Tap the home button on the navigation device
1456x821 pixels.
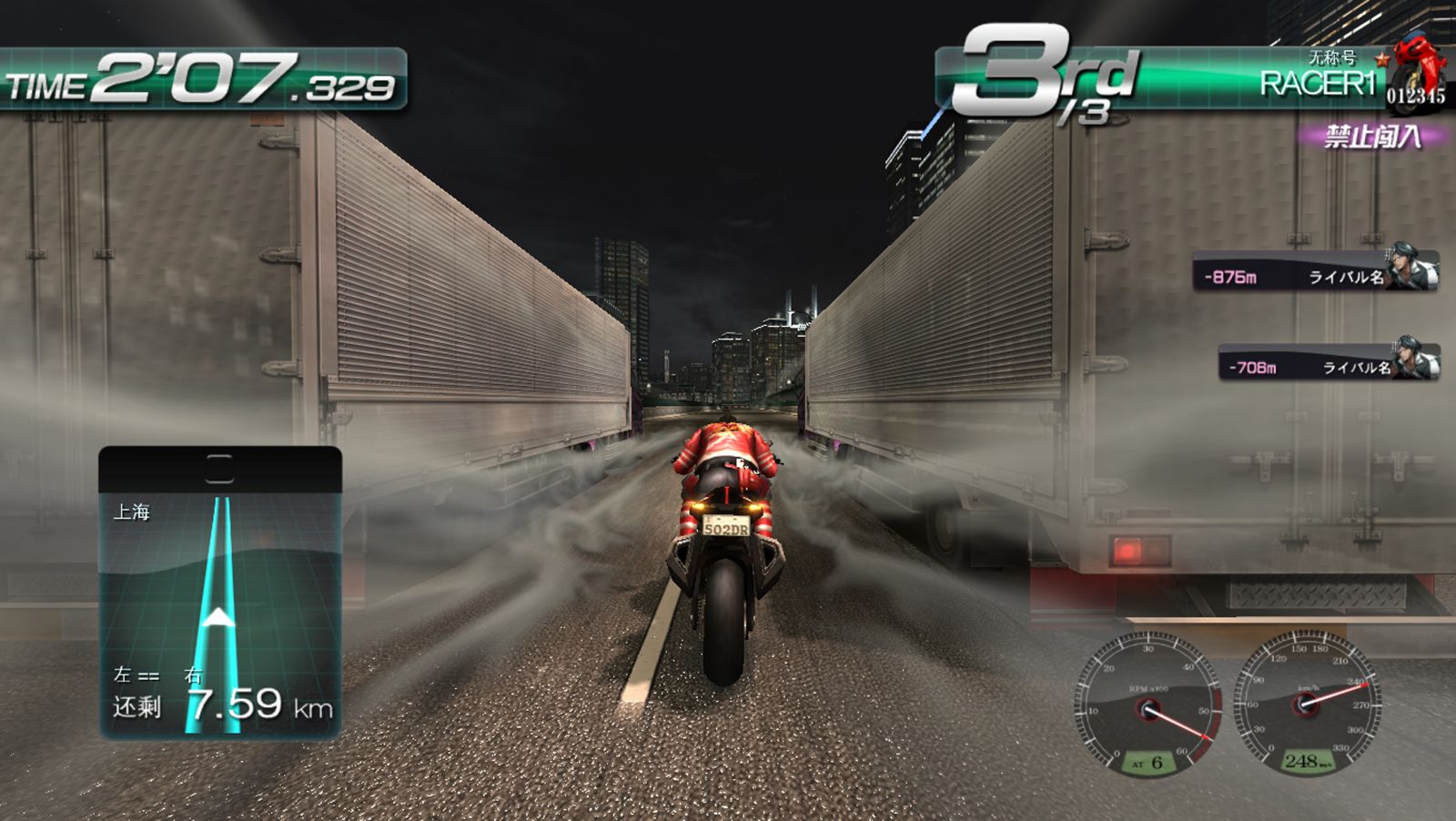click(219, 469)
